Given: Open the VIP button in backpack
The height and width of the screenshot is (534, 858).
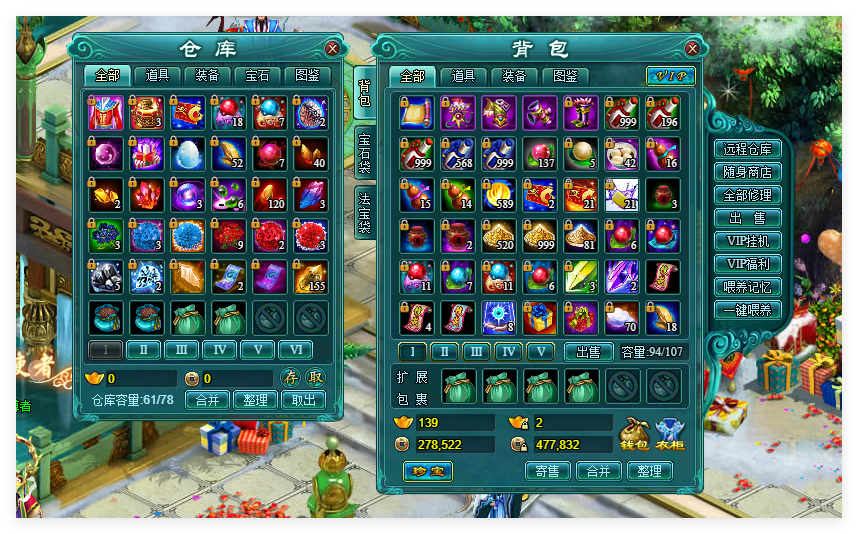Looking at the screenshot, I should click(x=670, y=76).
